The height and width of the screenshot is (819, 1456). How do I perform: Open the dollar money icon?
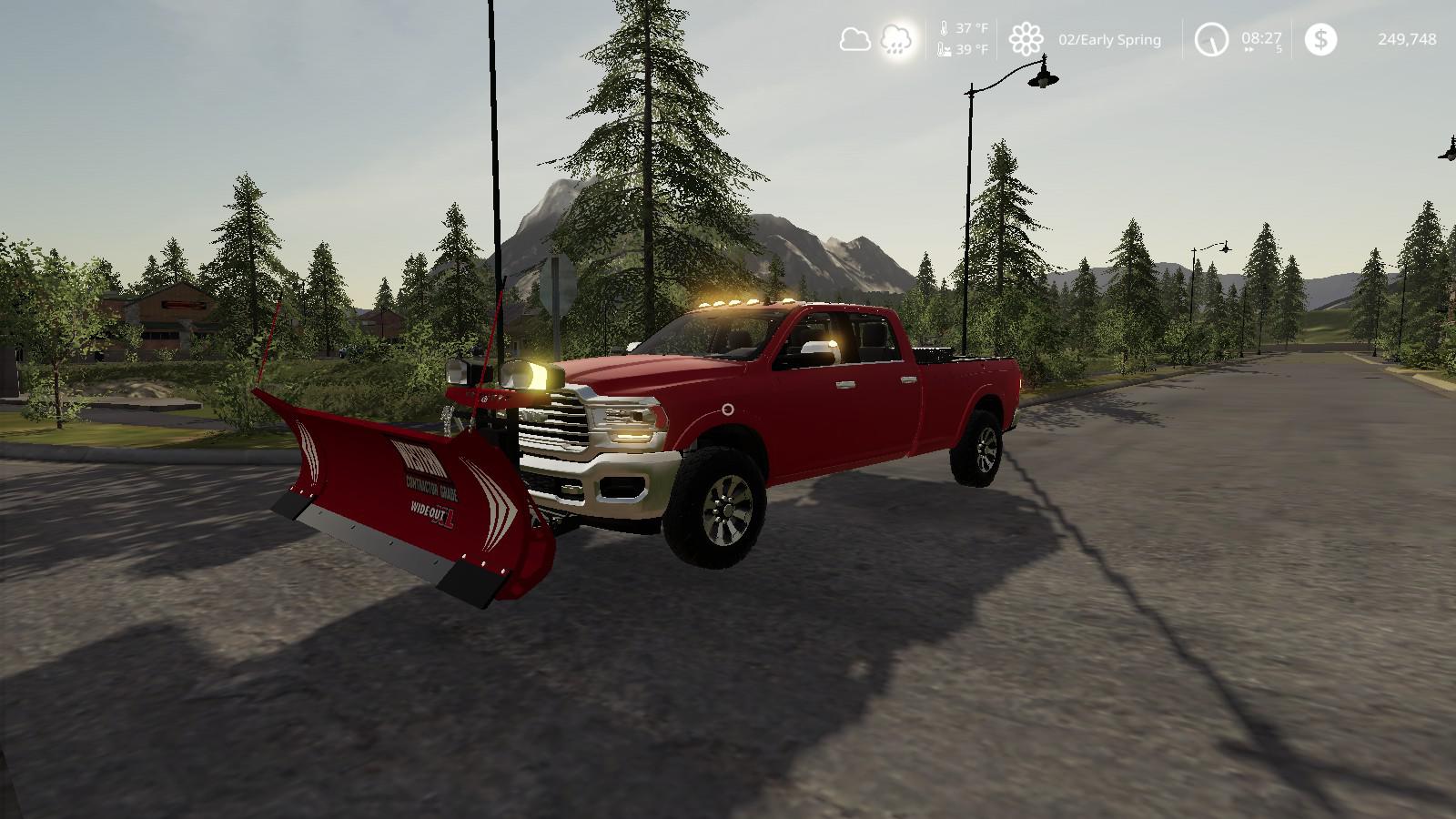[x=1320, y=39]
